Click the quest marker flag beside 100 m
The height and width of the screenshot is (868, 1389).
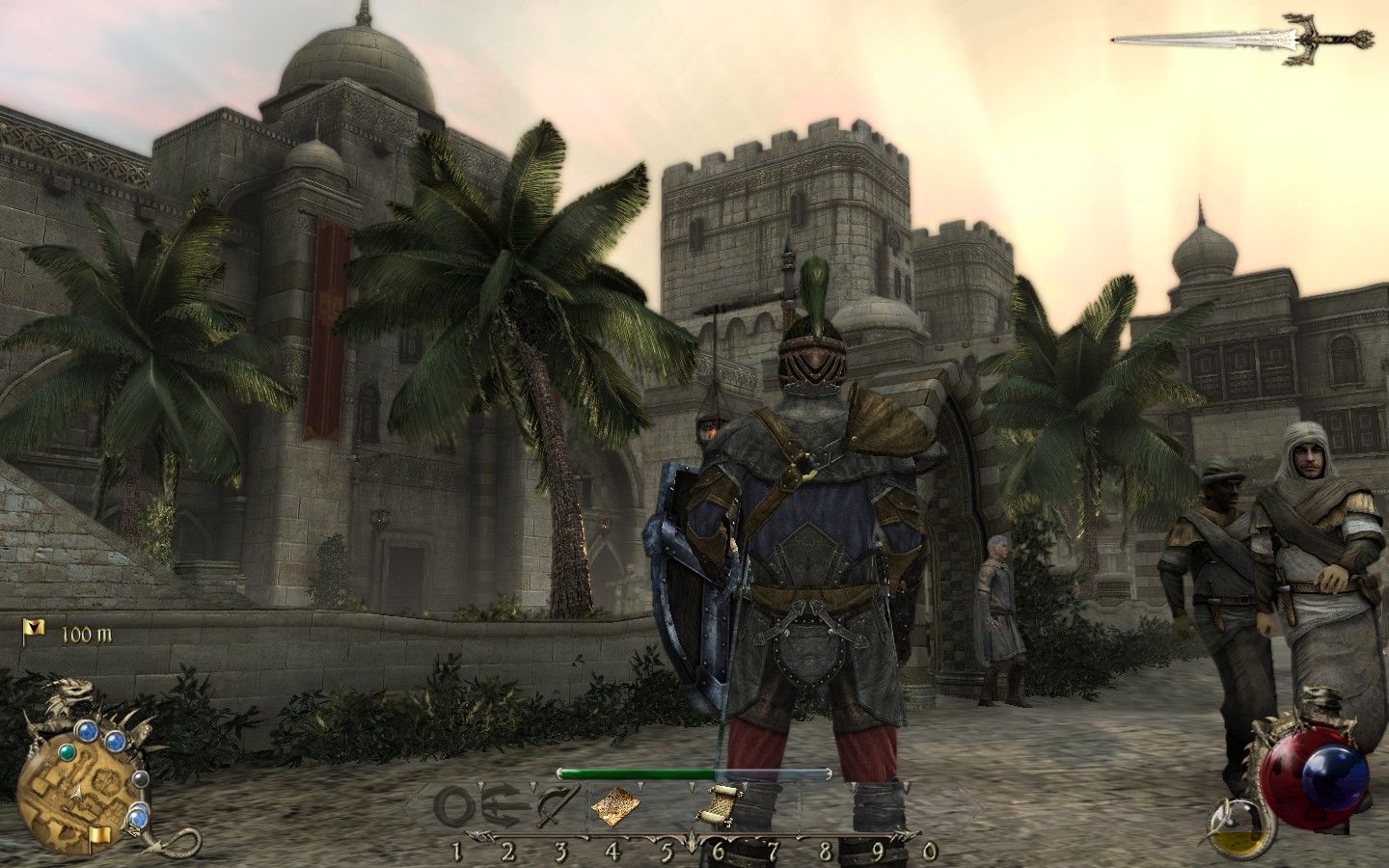tap(34, 633)
